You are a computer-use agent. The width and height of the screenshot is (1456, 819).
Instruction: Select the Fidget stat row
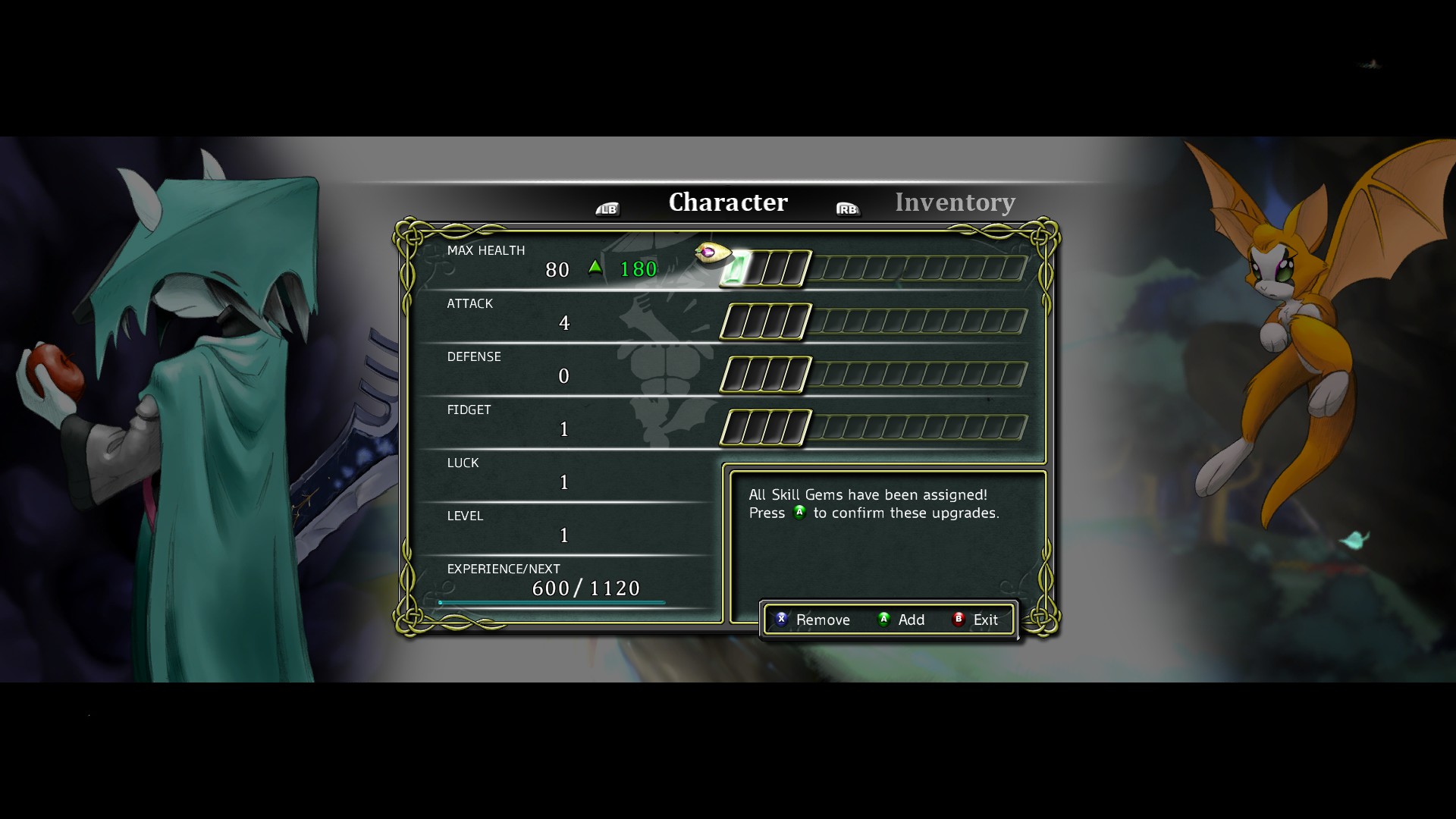[561, 421]
